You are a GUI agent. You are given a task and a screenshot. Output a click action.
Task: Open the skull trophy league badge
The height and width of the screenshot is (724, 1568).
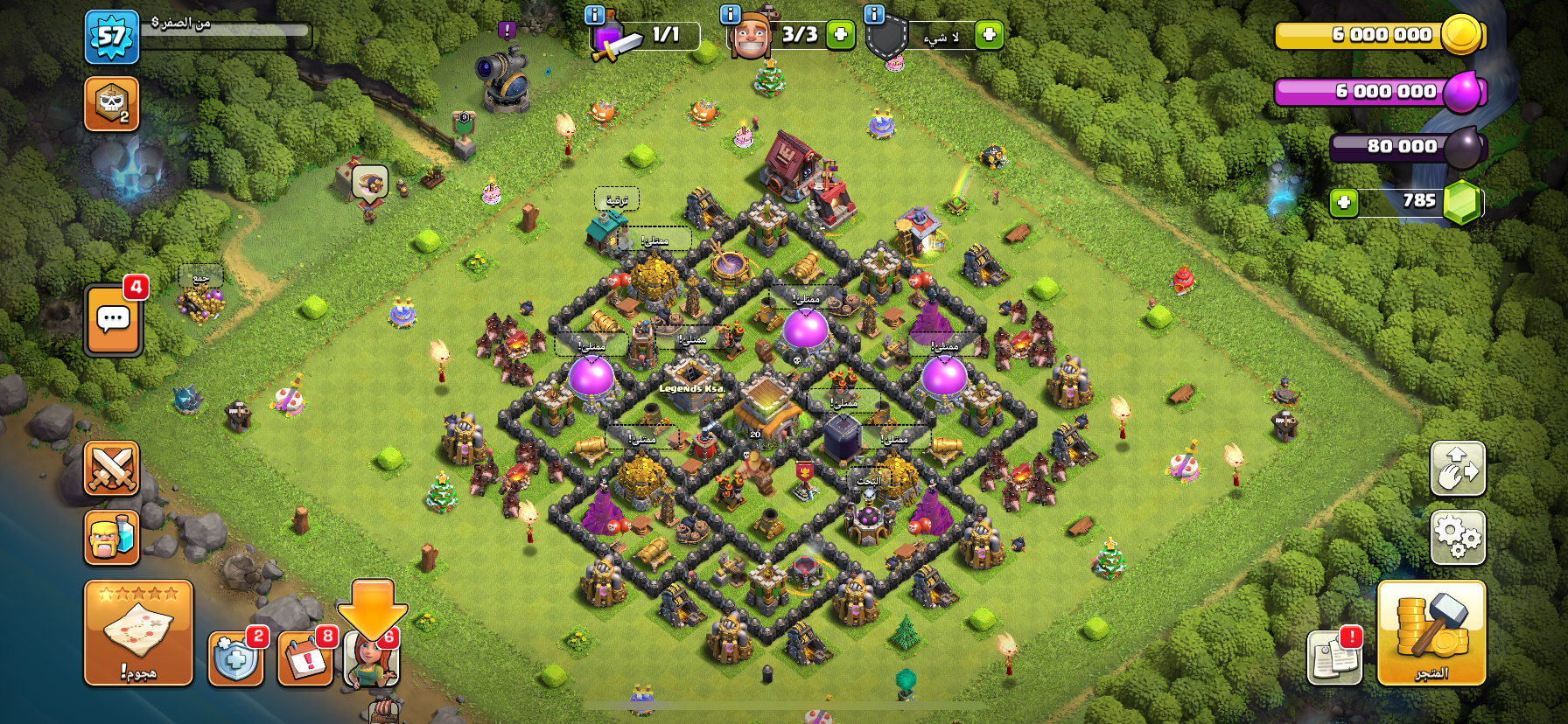[112, 104]
